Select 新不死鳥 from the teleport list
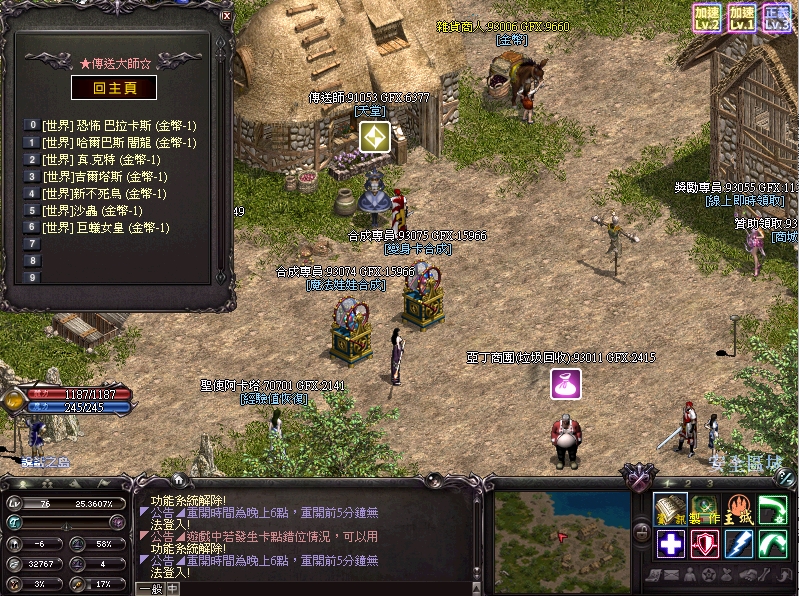Image resolution: width=799 pixels, height=596 pixels. coord(104,193)
